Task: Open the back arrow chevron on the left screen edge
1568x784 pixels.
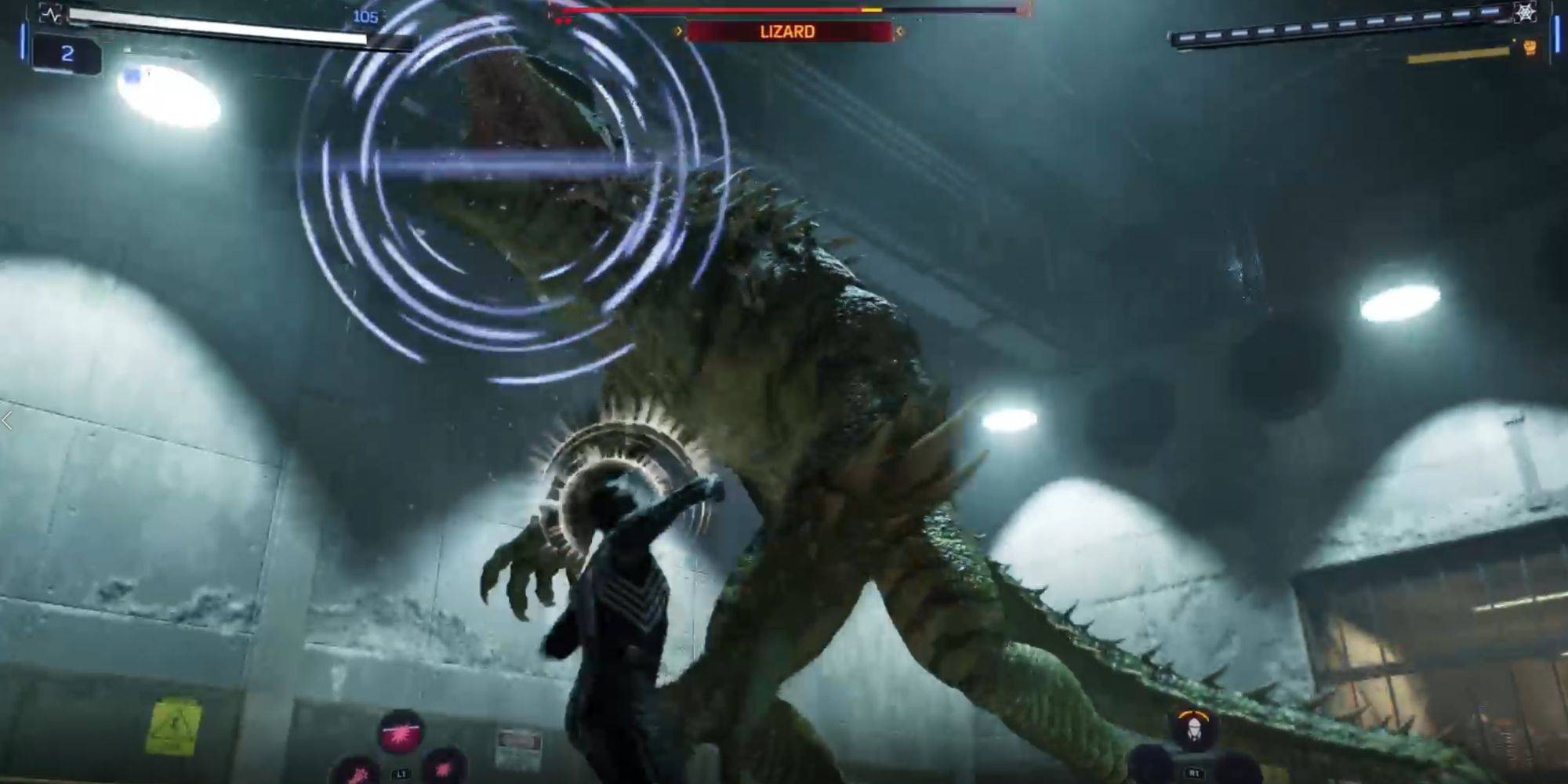Action: [6, 422]
